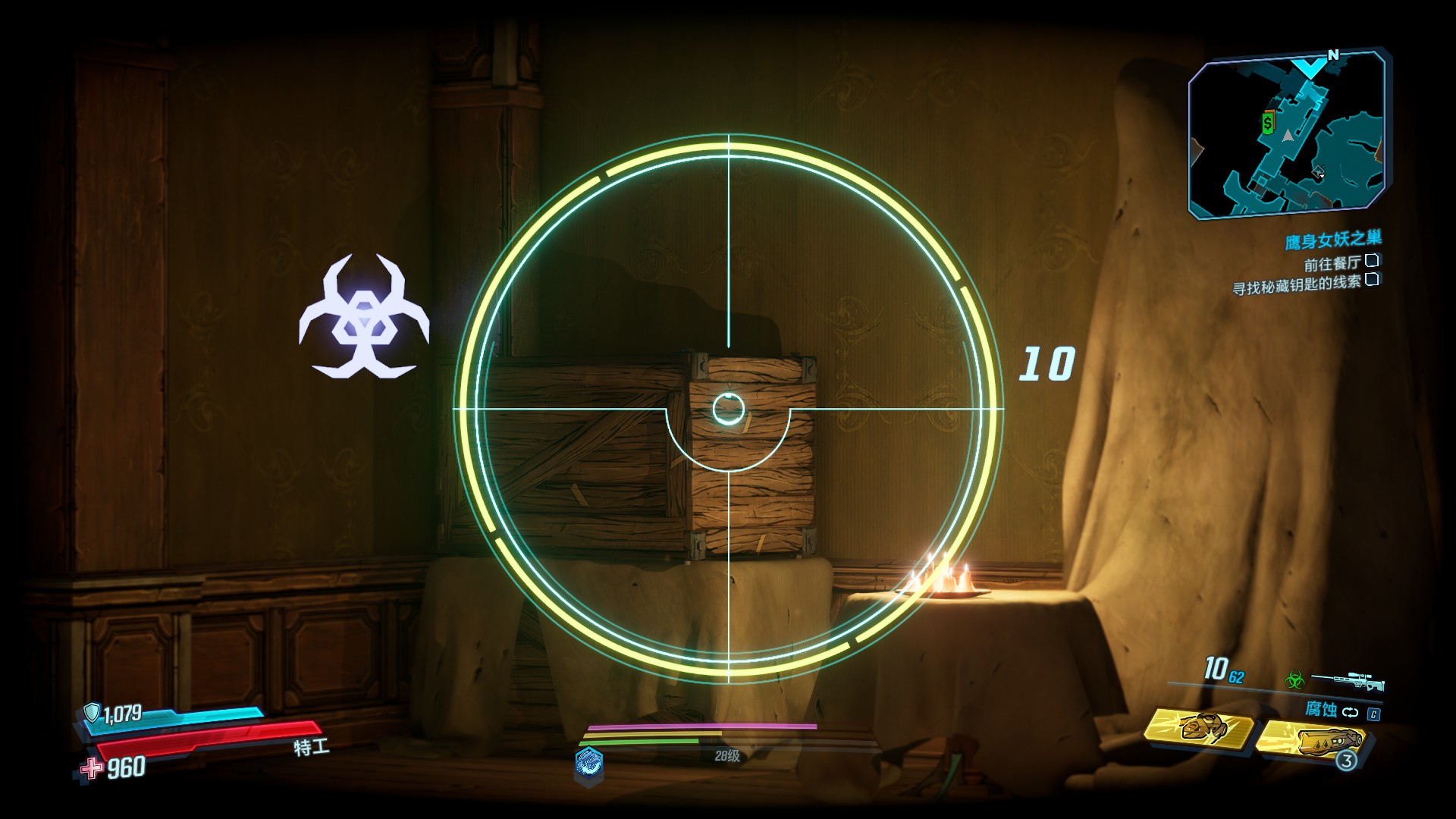1456x819 pixels.
Task: Open the minimap
Action: click(1287, 135)
